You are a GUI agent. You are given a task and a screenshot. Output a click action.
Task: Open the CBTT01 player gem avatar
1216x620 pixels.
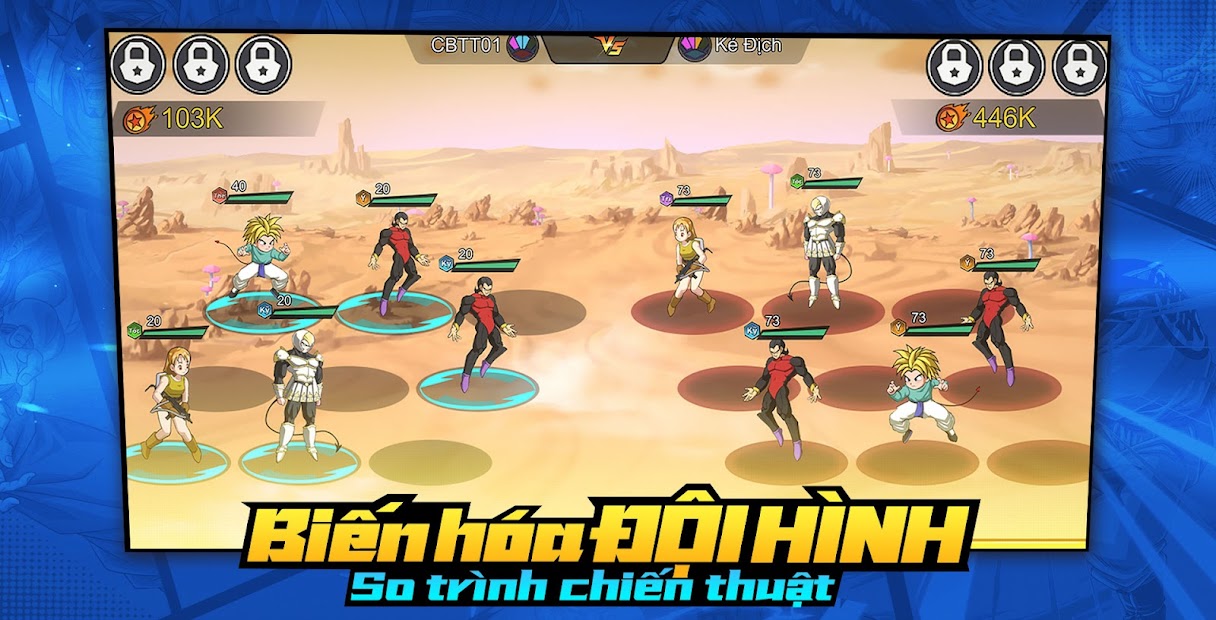522,46
